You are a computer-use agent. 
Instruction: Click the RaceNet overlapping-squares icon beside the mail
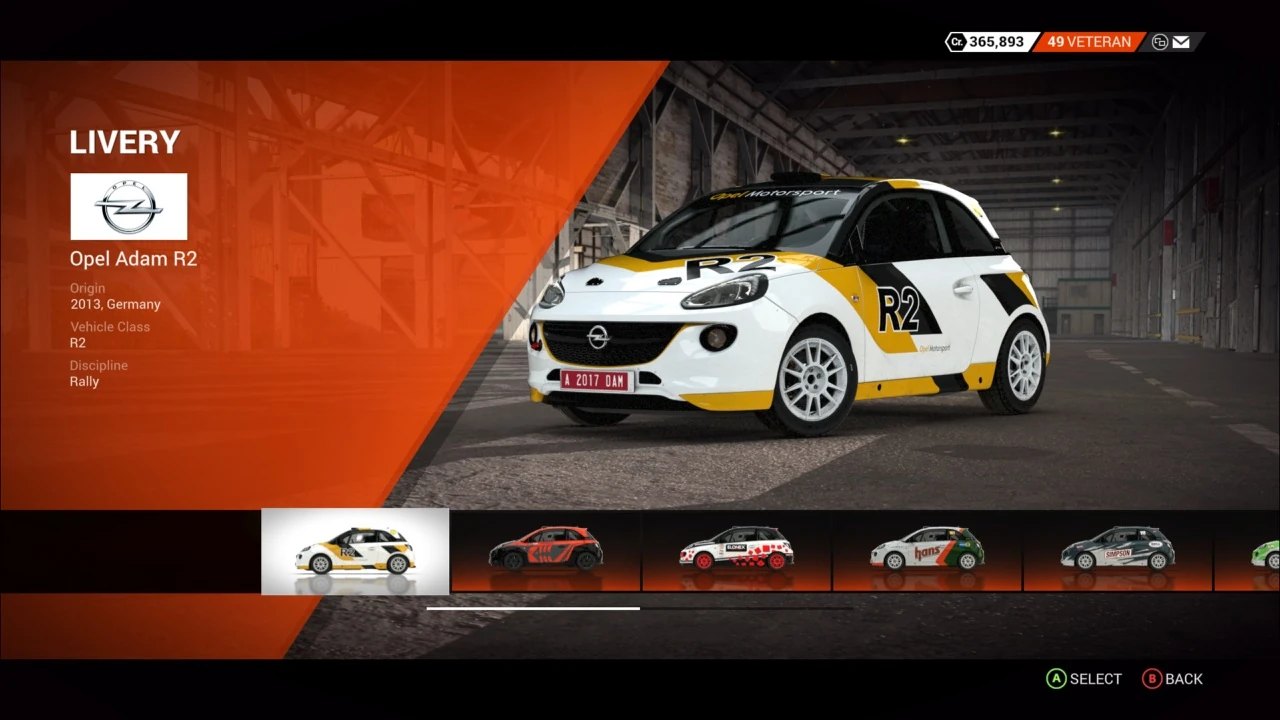(1158, 42)
